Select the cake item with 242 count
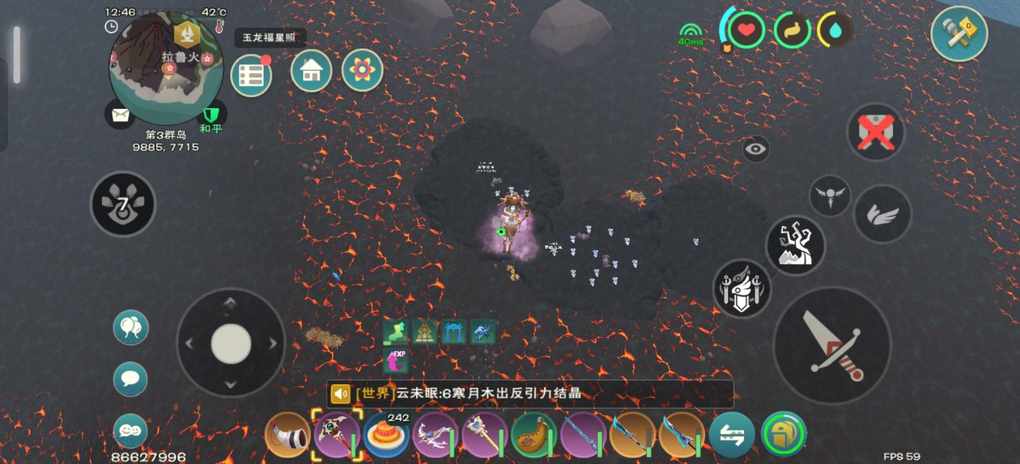The width and height of the screenshot is (1020, 464). click(x=386, y=436)
